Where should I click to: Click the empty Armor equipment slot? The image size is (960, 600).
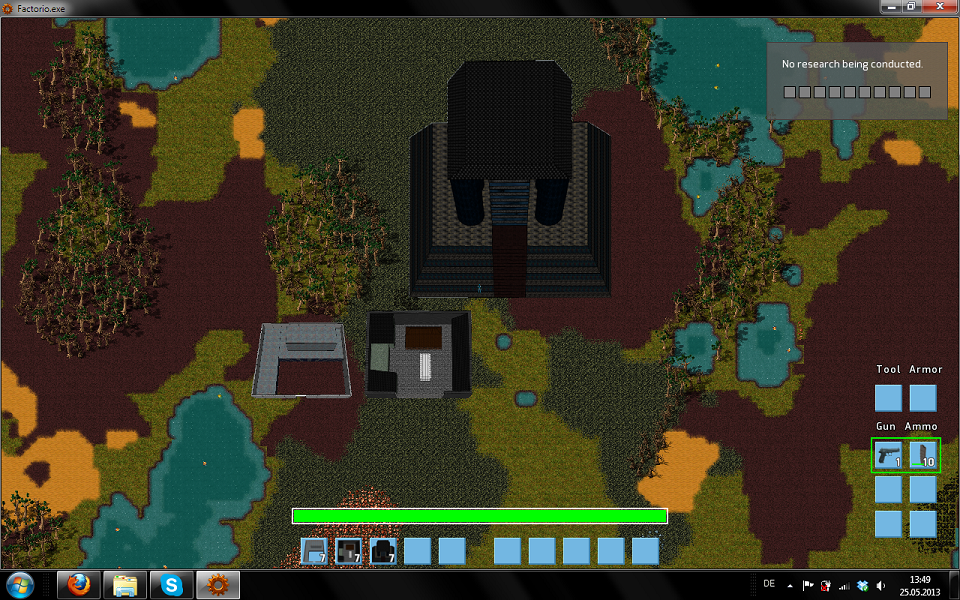click(923, 398)
